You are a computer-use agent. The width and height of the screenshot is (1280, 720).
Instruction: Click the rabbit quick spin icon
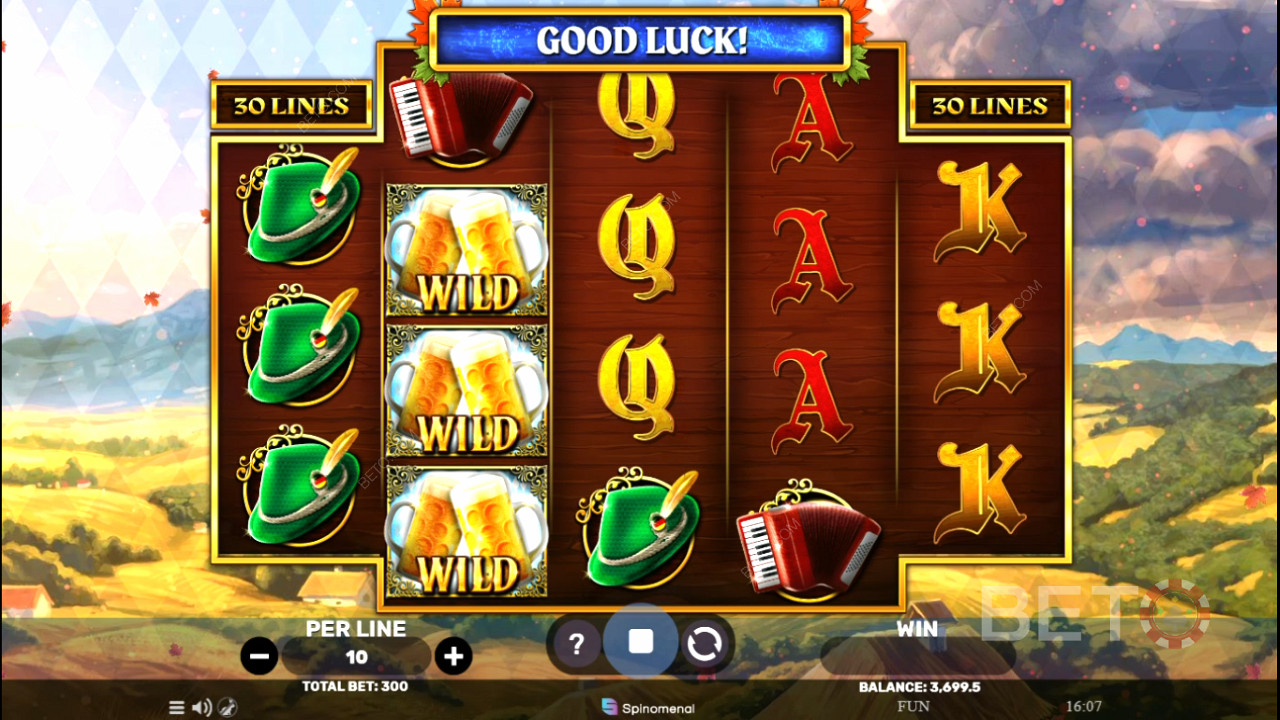(227, 707)
